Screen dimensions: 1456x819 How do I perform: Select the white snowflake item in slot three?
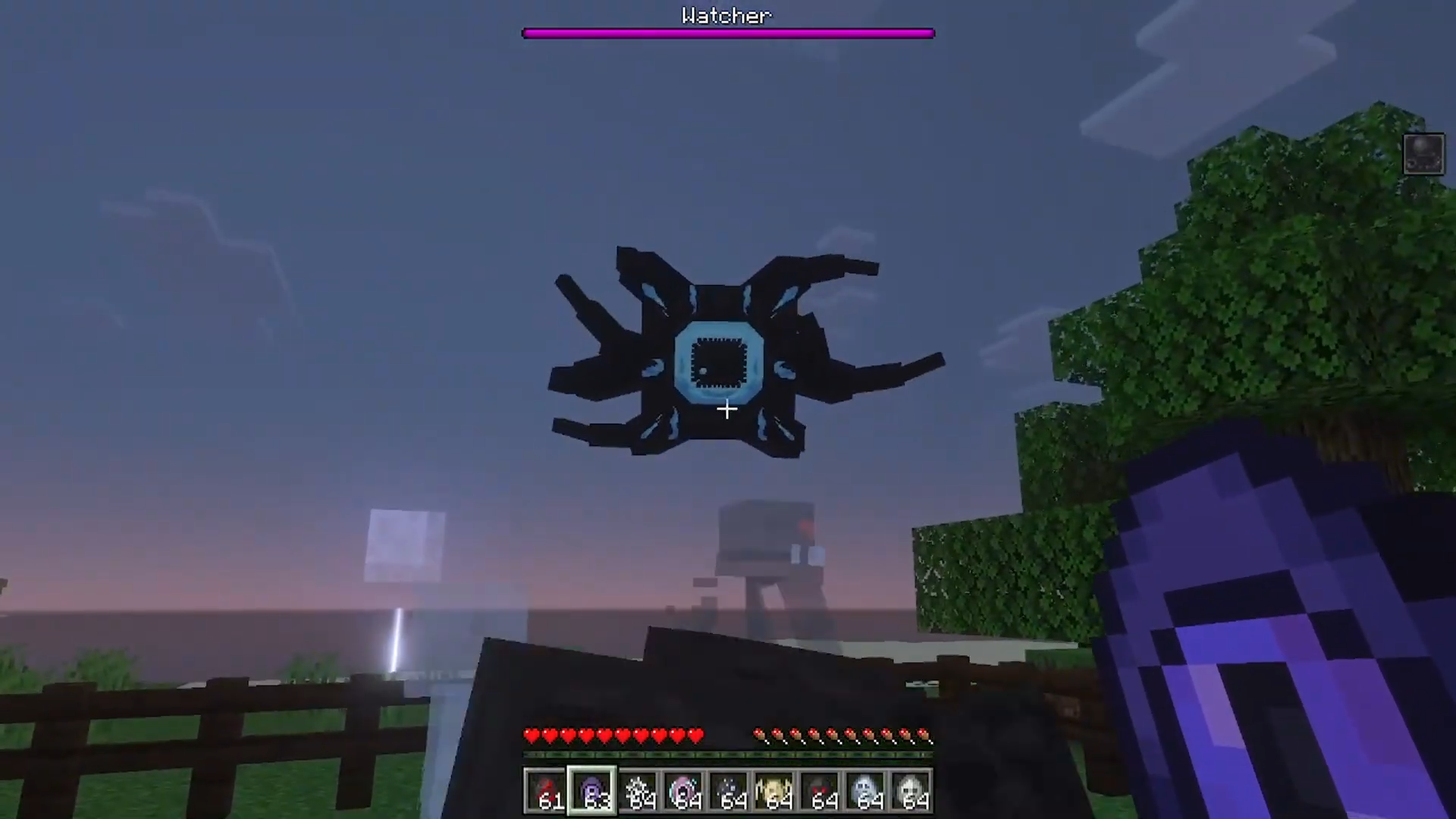click(x=639, y=789)
